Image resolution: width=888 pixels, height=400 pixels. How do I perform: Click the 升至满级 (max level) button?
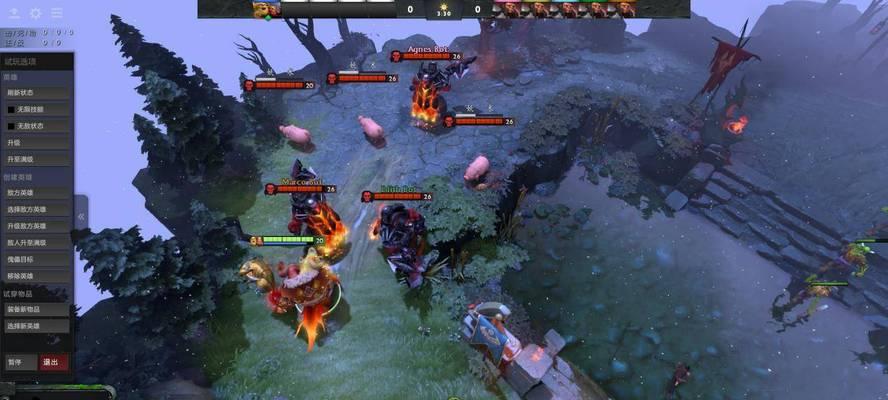click(36, 159)
